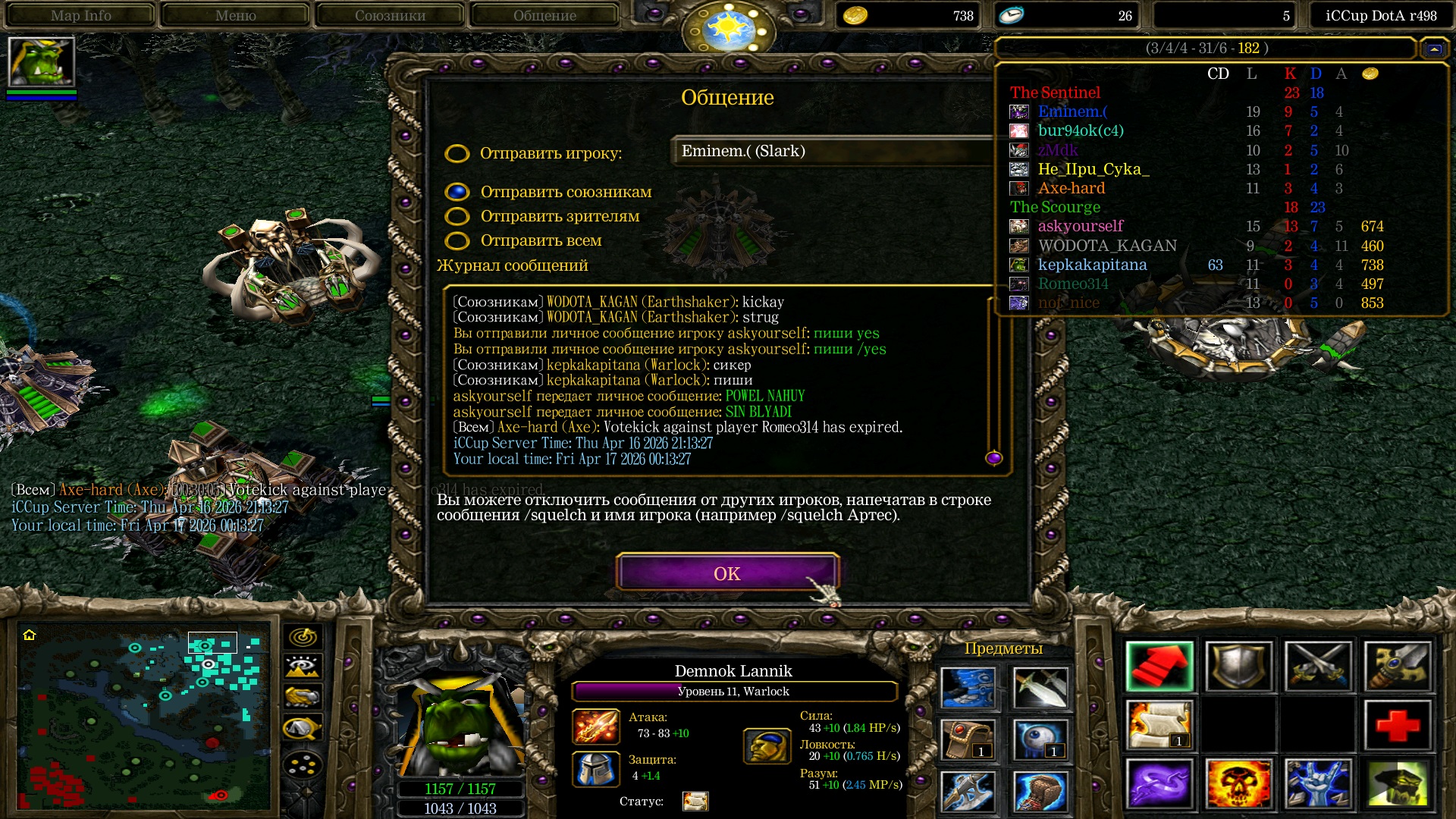The image size is (1456, 819).
Task: Confirm the chat dialog with OK
Action: (726, 573)
